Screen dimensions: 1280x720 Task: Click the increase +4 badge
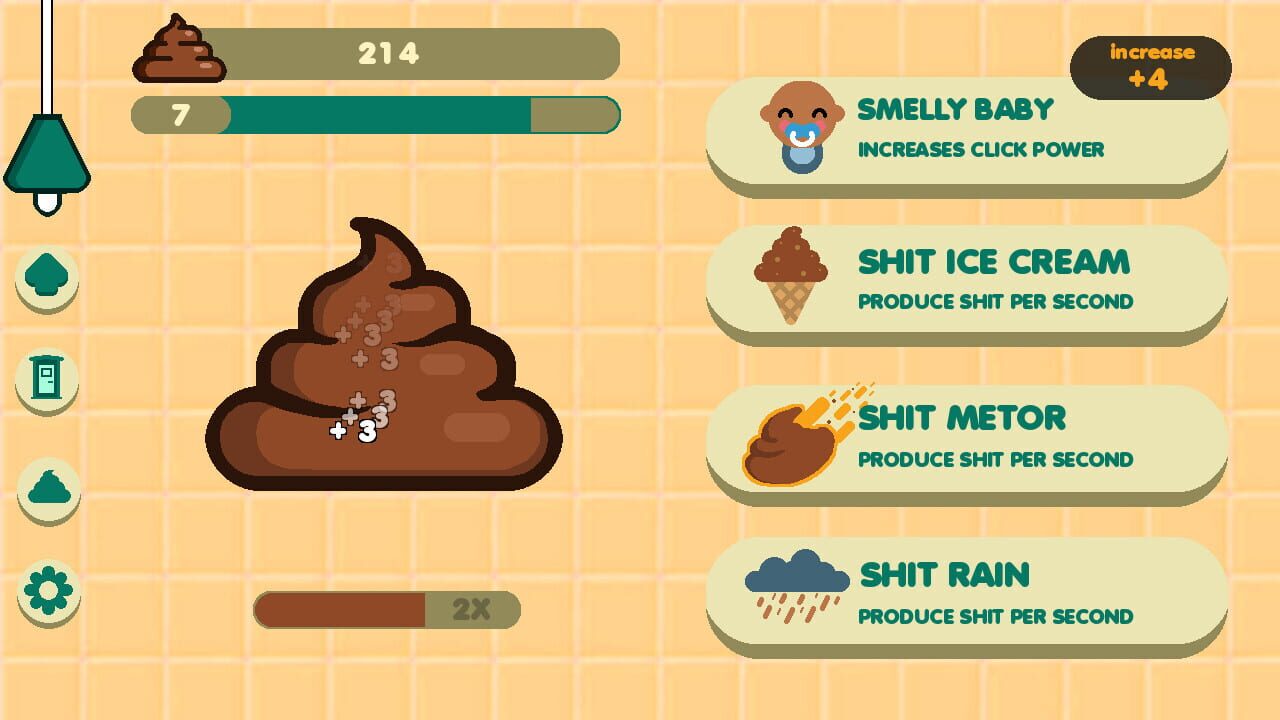click(1149, 65)
